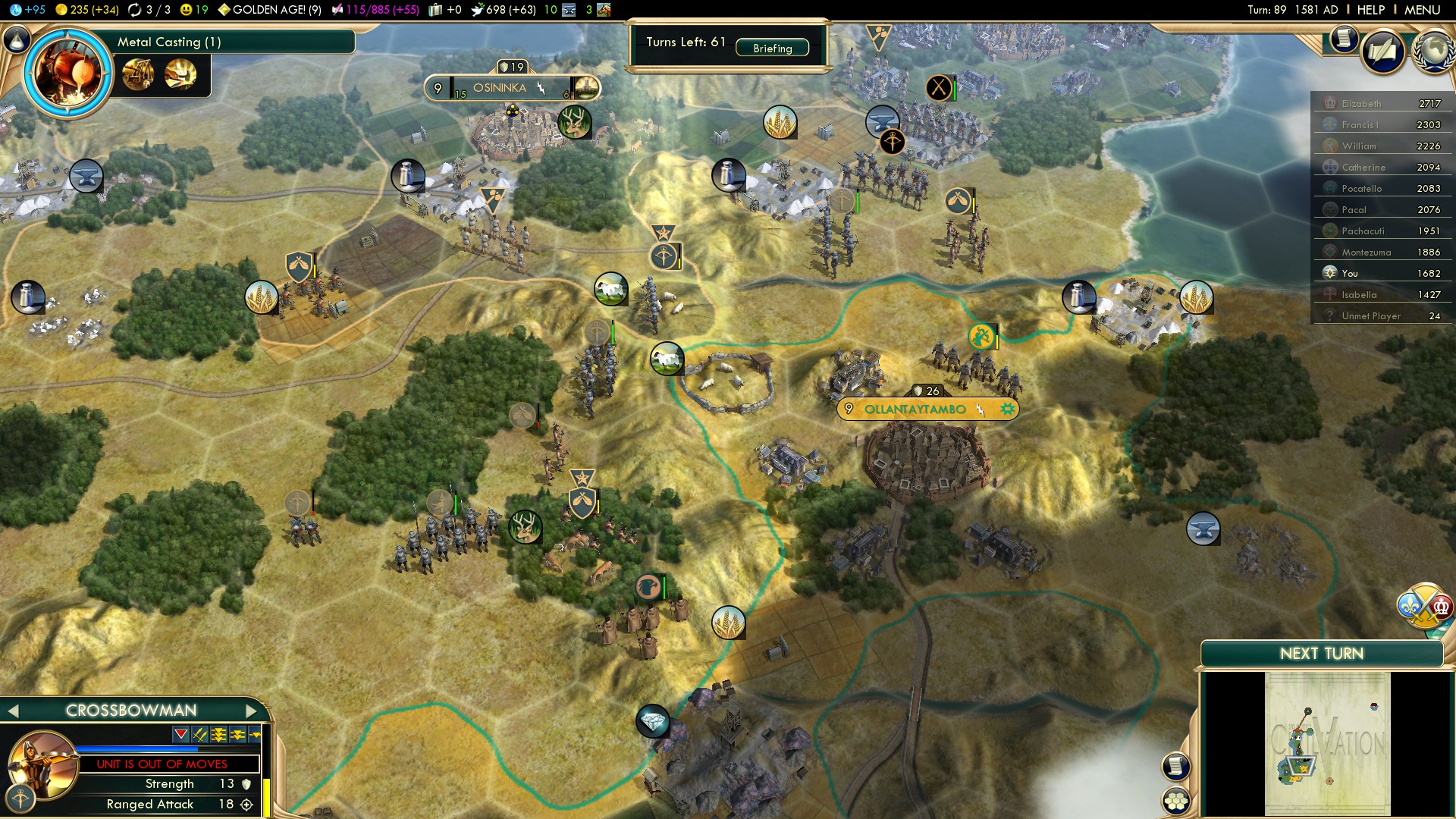
Task: End the turn with Next Turn
Action: point(1321,654)
